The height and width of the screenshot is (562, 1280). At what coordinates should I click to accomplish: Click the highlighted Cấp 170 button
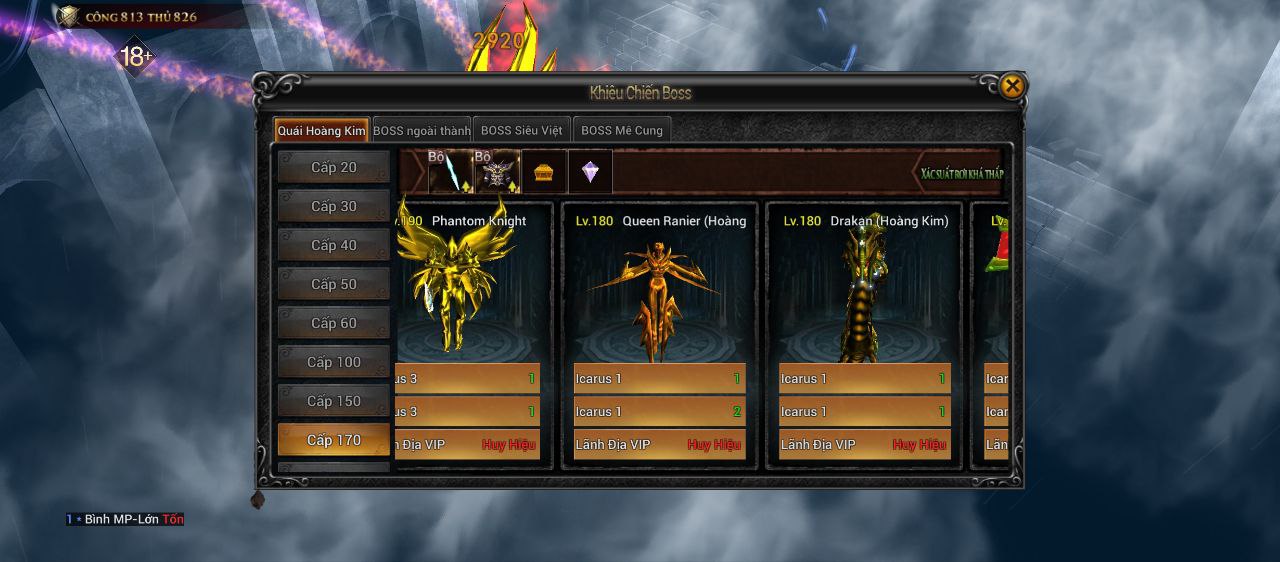pyautogui.click(x=333, y=441)
